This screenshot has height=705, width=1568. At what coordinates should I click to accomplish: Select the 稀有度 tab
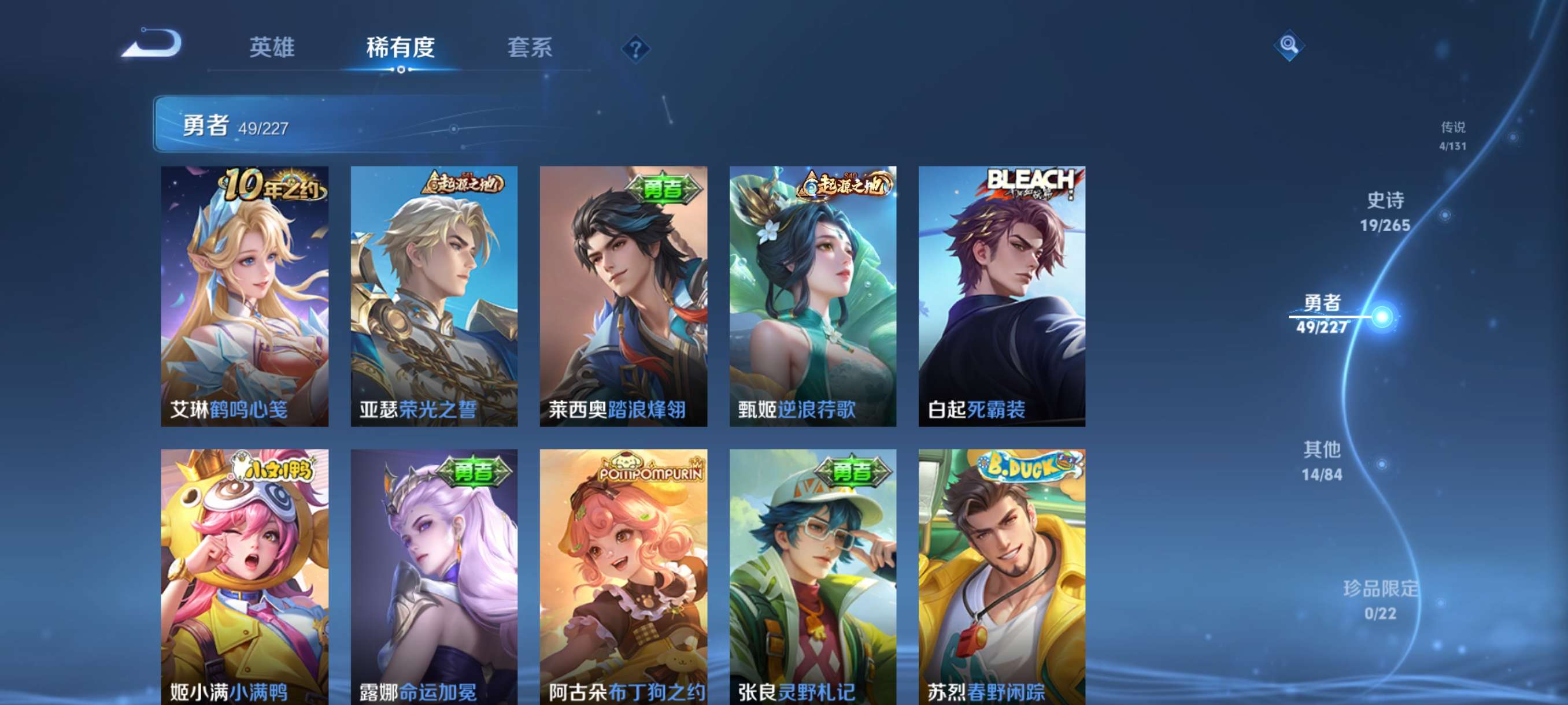401,47
